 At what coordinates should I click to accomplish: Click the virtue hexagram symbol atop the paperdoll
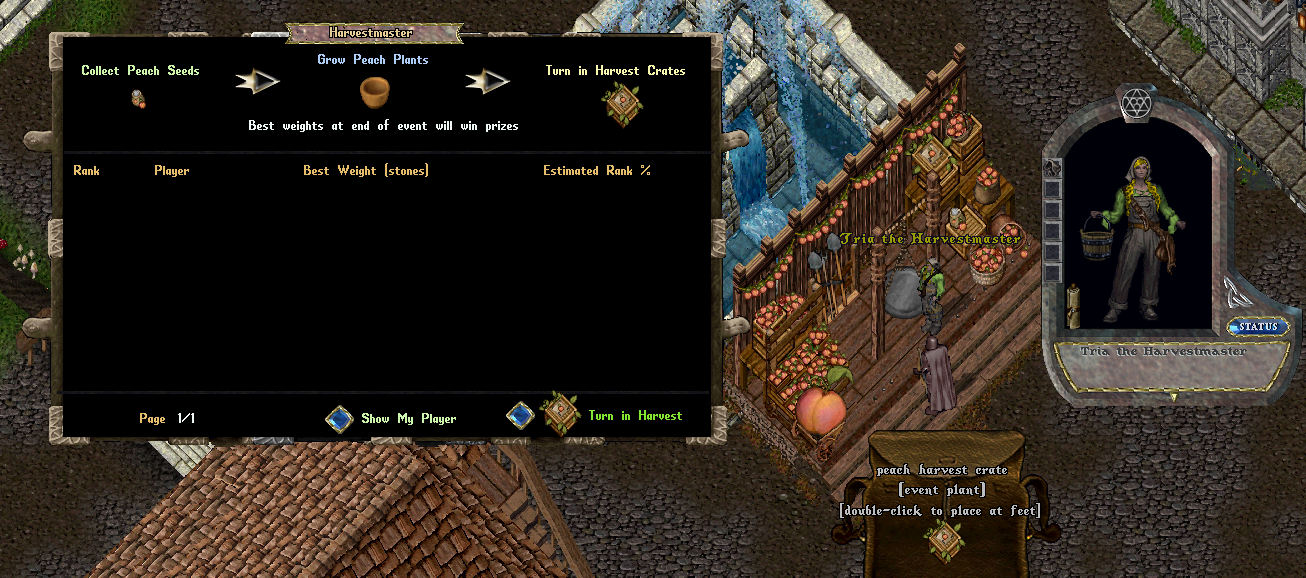point(1136,102)
